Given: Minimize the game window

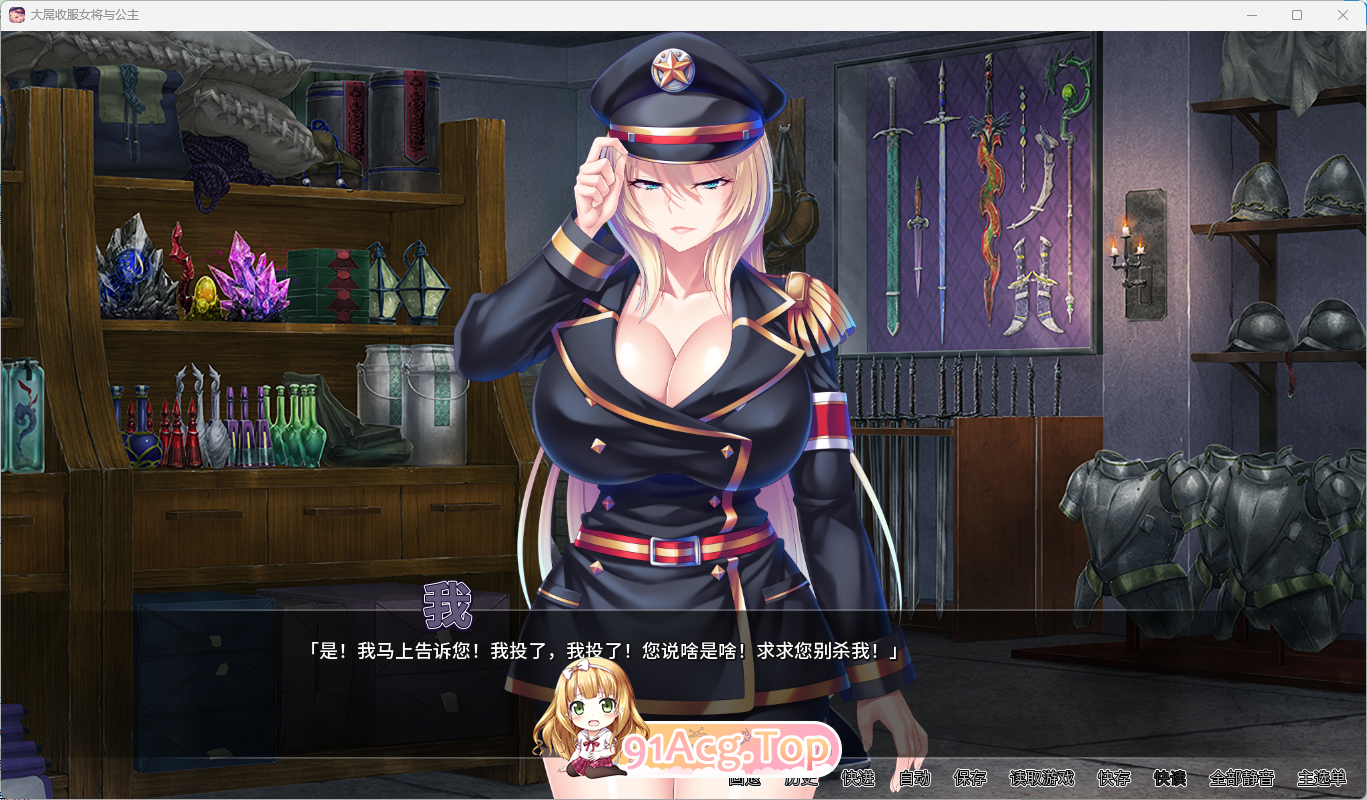Looking at the screenshot, I should click(x=1251, y=15).
